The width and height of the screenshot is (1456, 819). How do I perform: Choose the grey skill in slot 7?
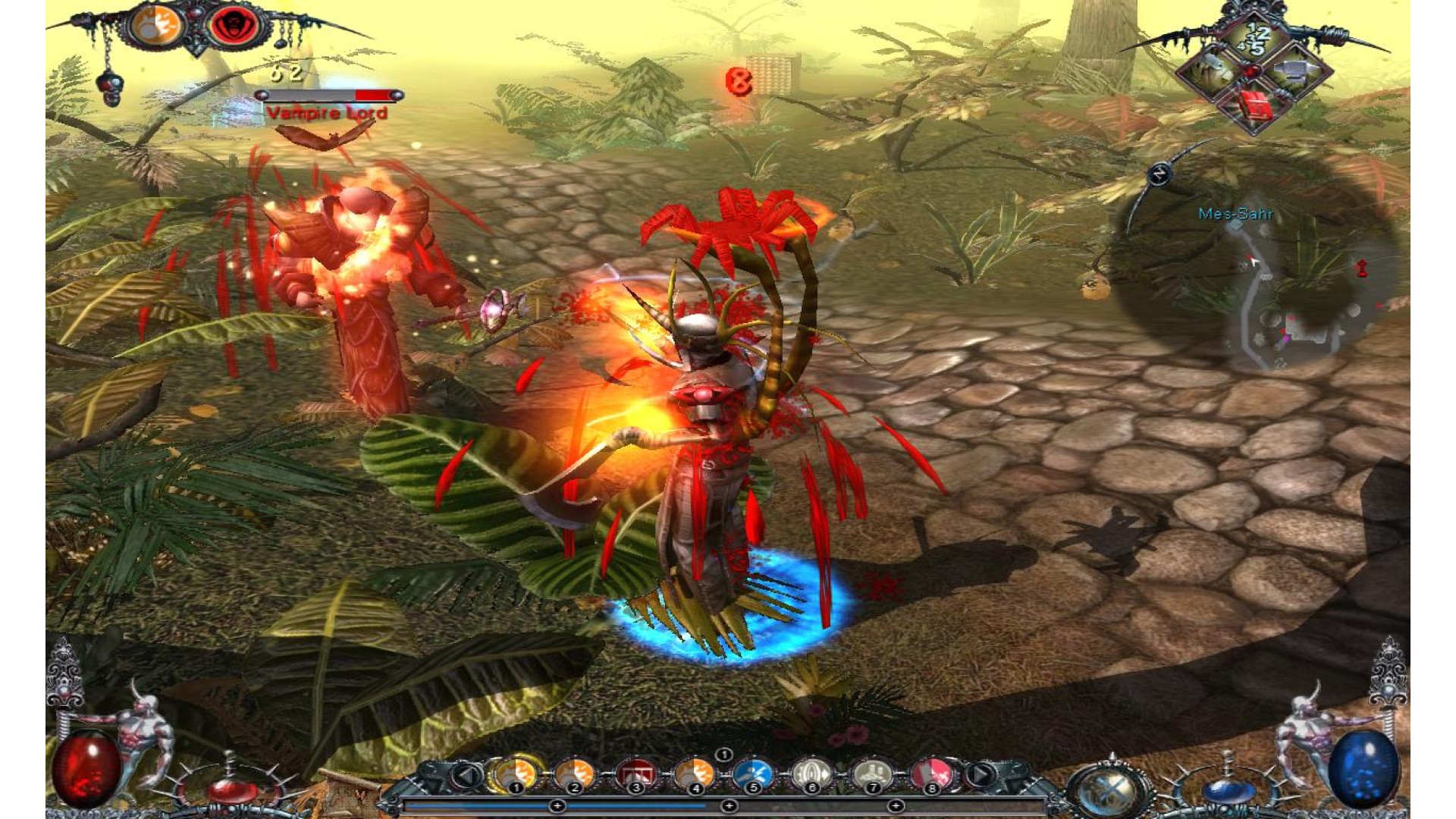(871, 774)
